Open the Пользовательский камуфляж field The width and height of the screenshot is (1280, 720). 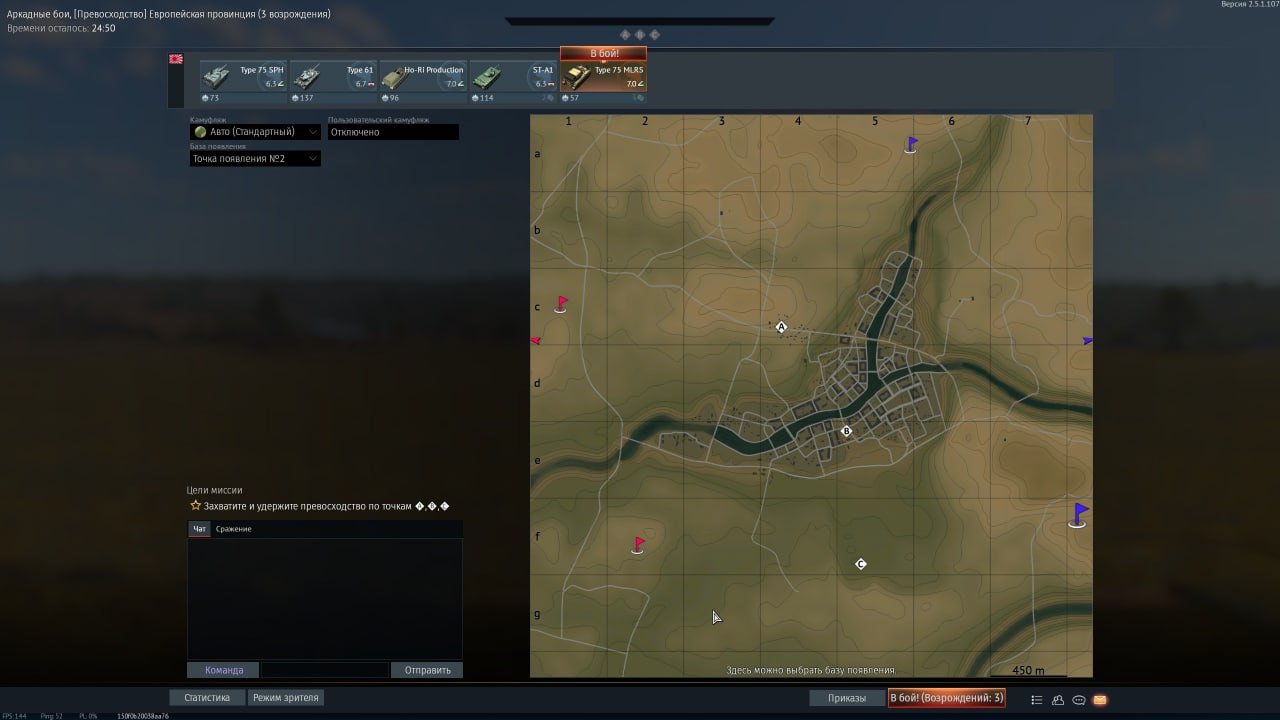tap(393, 132)
